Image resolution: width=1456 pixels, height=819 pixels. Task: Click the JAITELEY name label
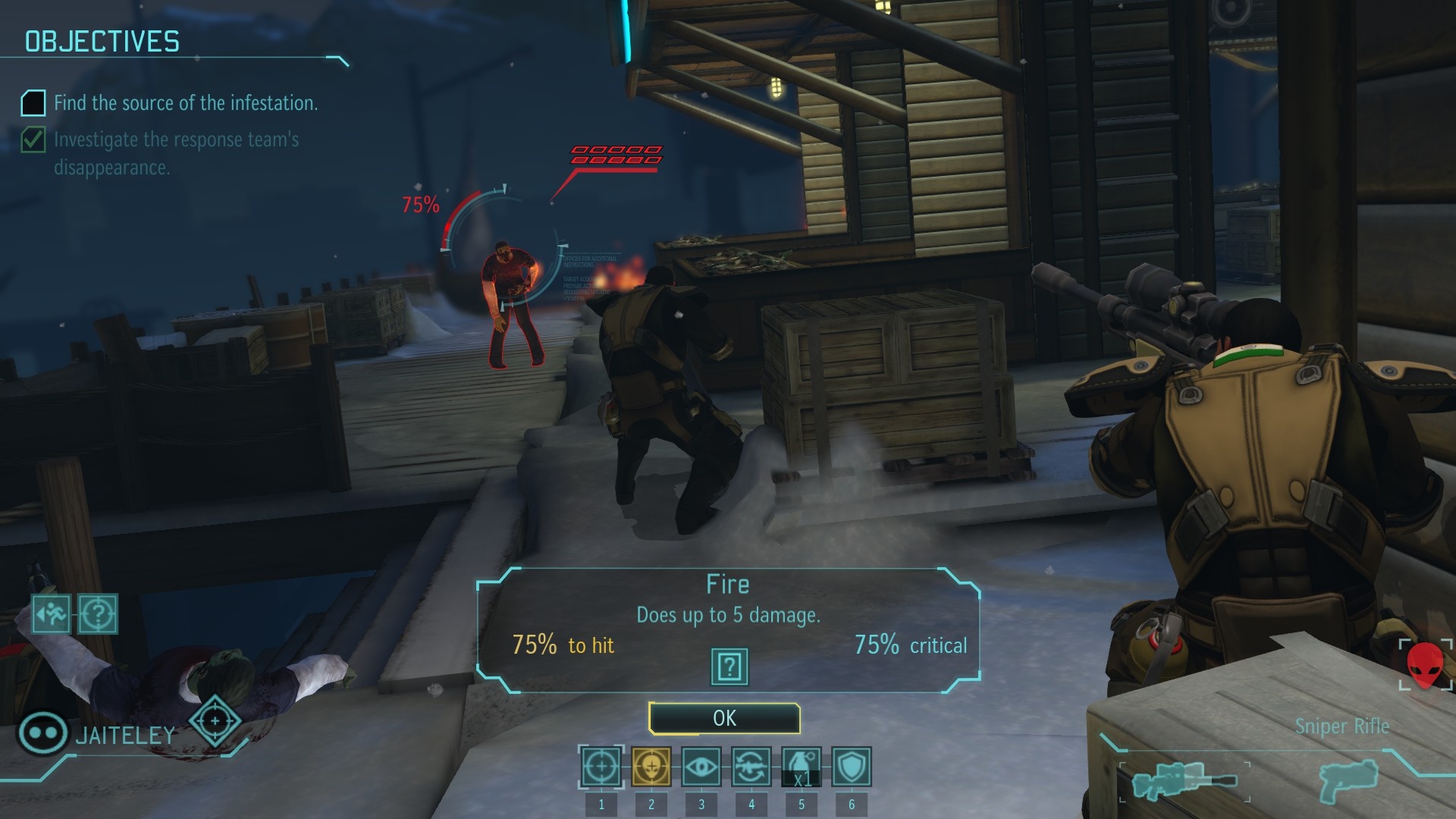pos(125,734)
